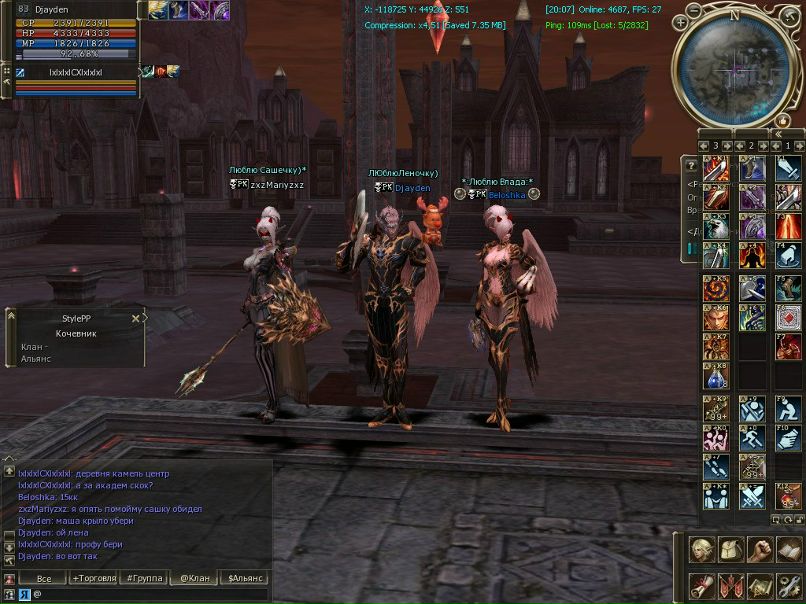806x604 pixels.
Task: Close the StylePP Кочевник info panel
Action: [136, 318]
